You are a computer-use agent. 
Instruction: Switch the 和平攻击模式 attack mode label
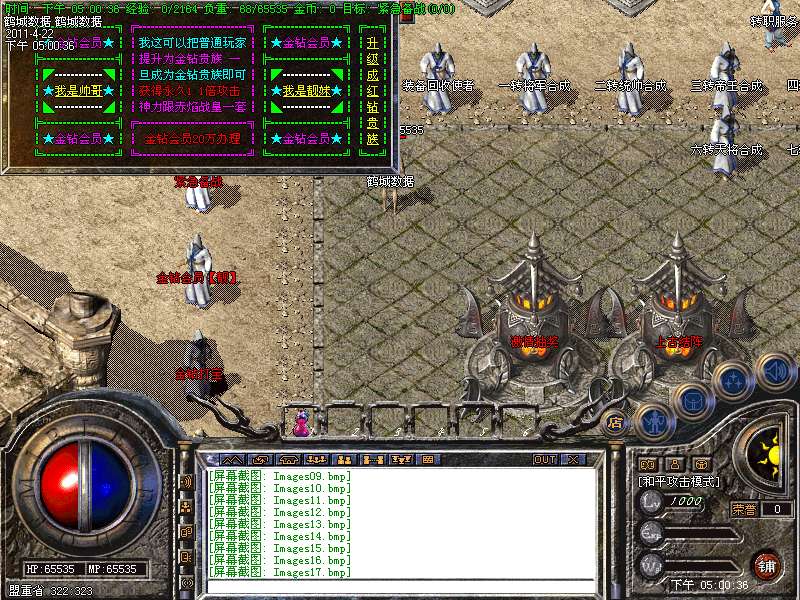680,481
